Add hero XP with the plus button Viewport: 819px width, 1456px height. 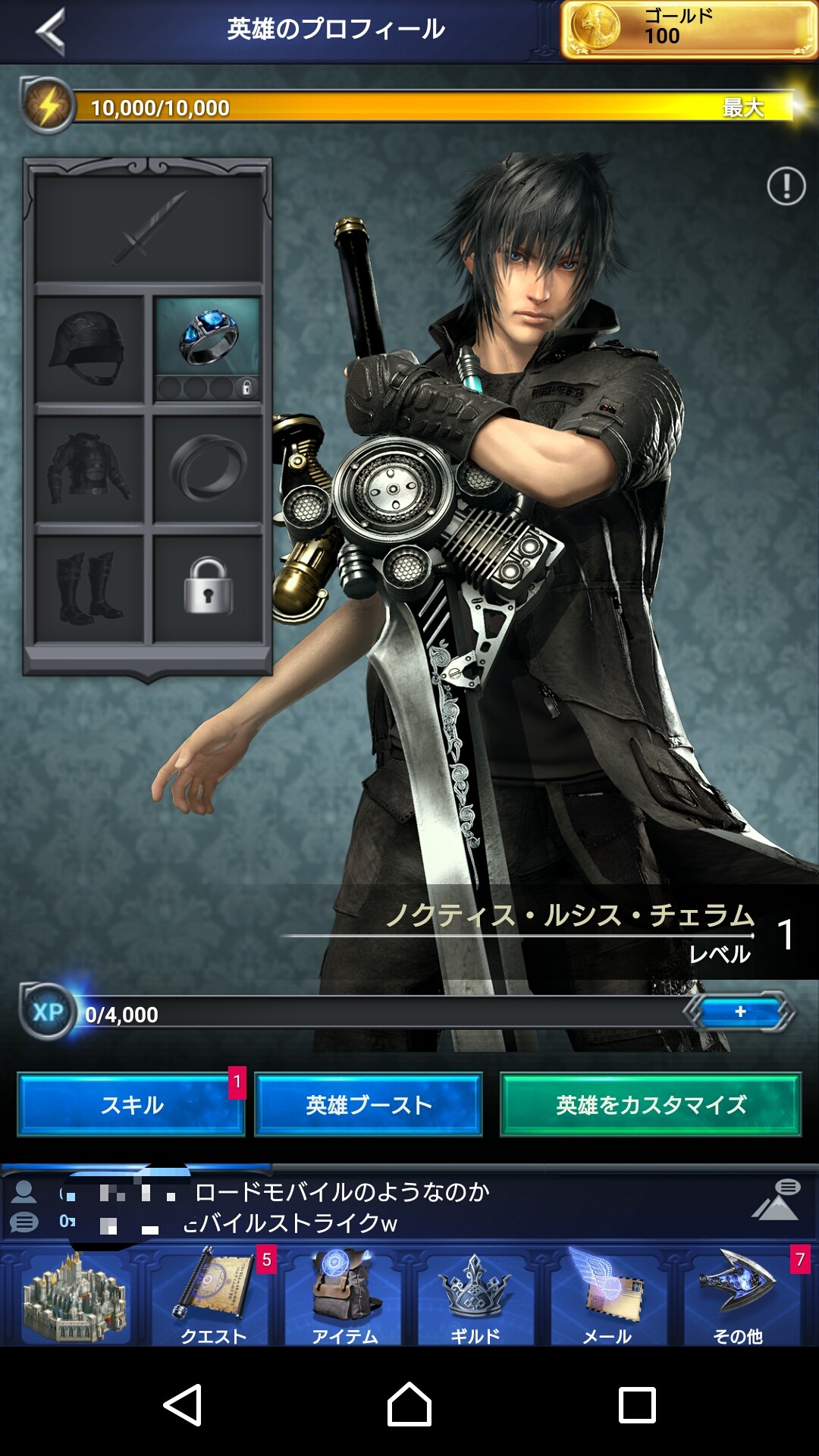click(740, 1012)
